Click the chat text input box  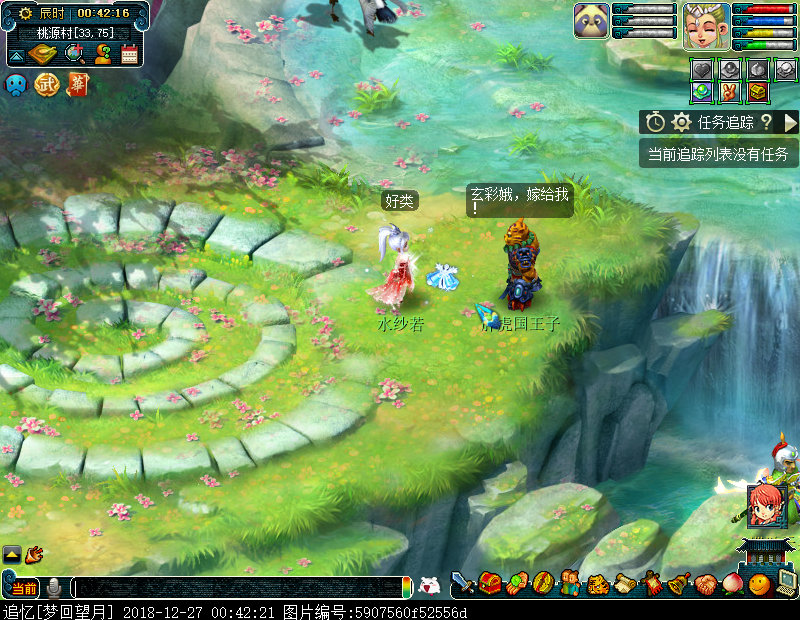coord(240,588)
